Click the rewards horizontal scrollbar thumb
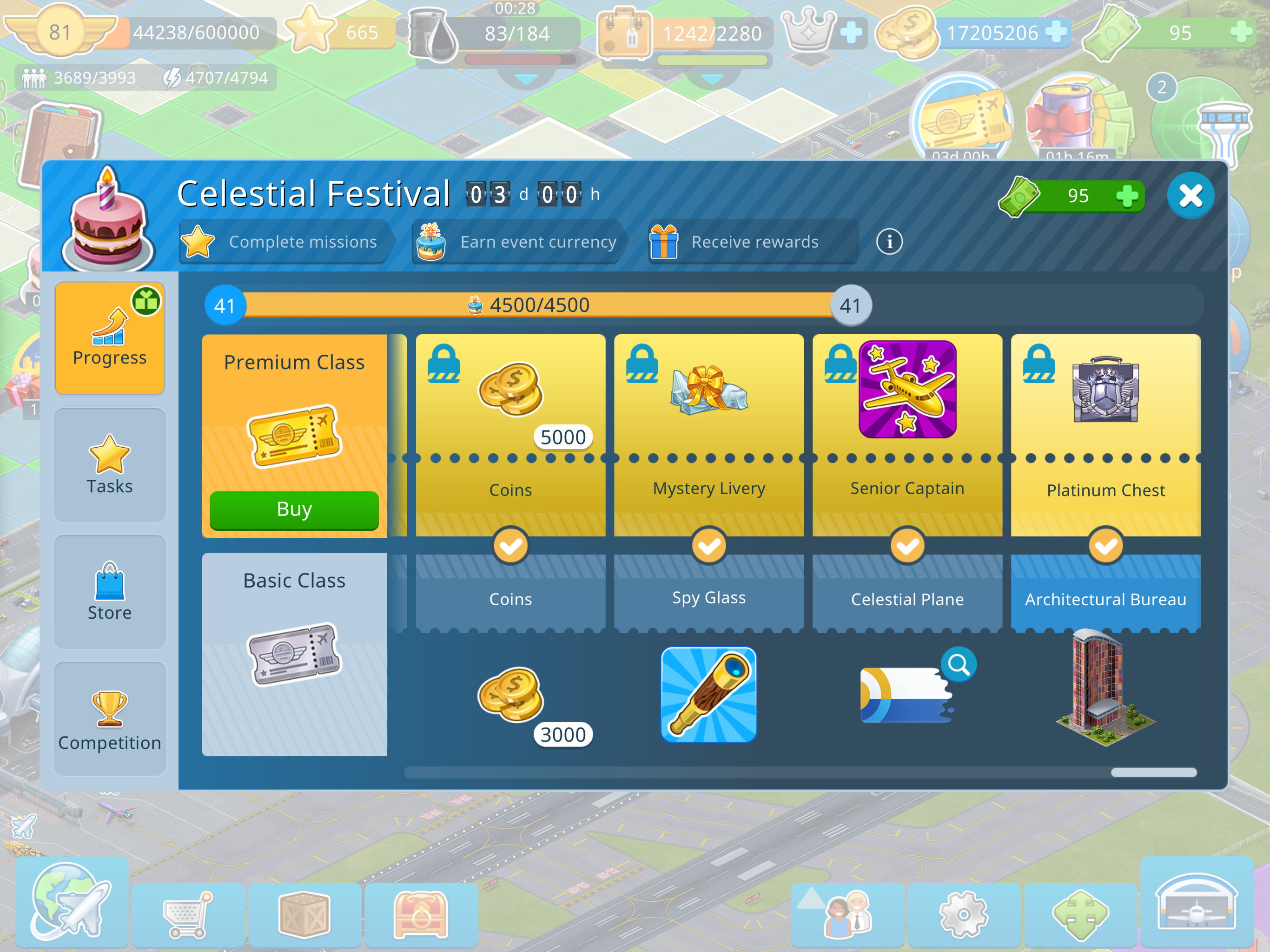This screenshot has height=952, width=1270. click(x=1153, y=772)
